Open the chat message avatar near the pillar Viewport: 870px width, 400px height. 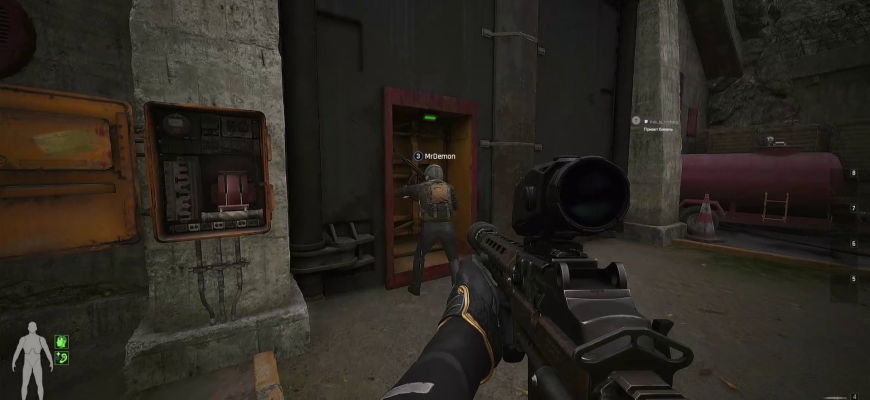[x=635, y=120]
